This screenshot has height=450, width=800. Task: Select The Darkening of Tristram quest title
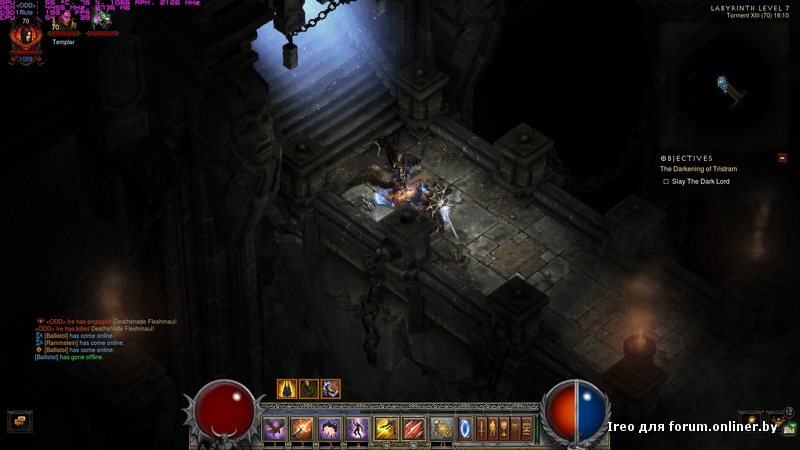tap(698, 169)
